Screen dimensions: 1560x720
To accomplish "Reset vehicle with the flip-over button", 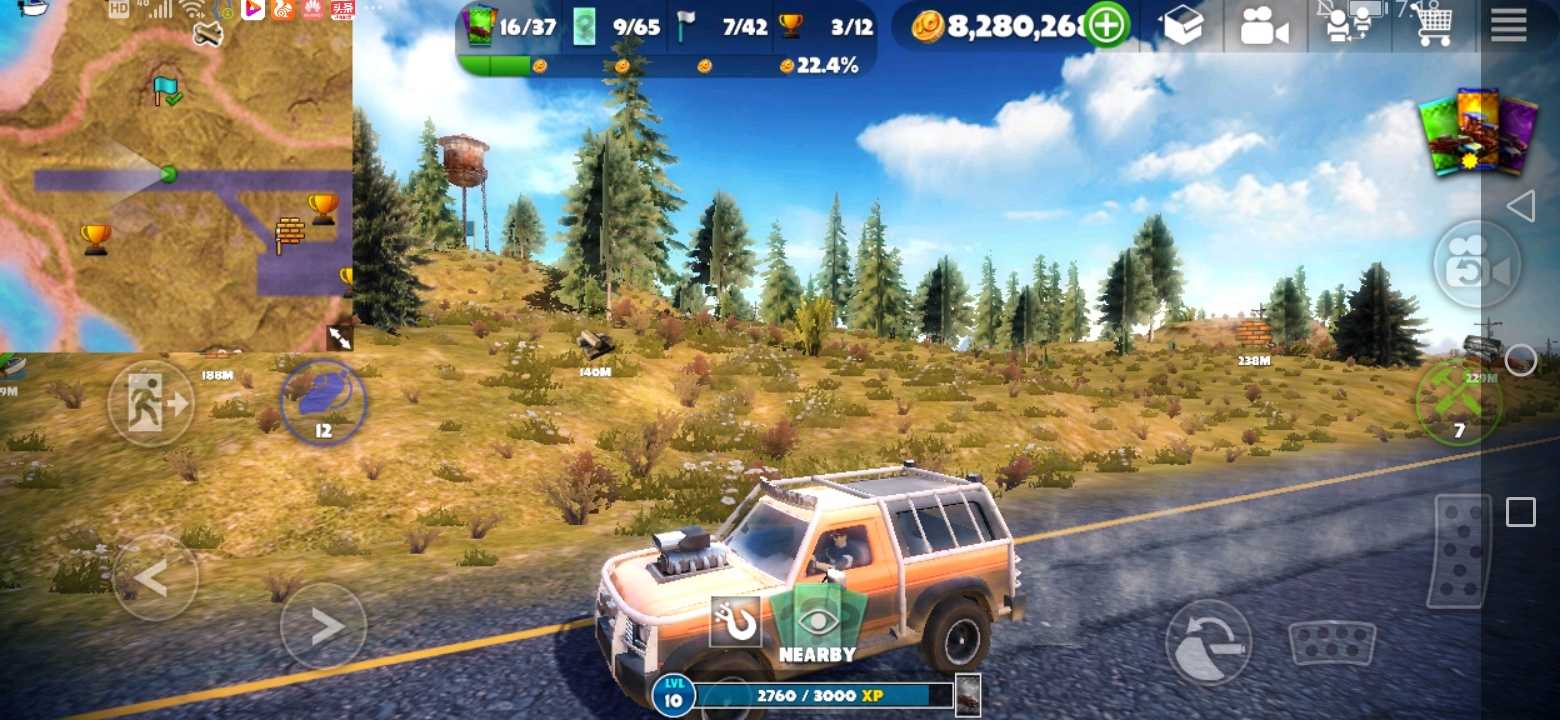I will tap(1208, 642).
